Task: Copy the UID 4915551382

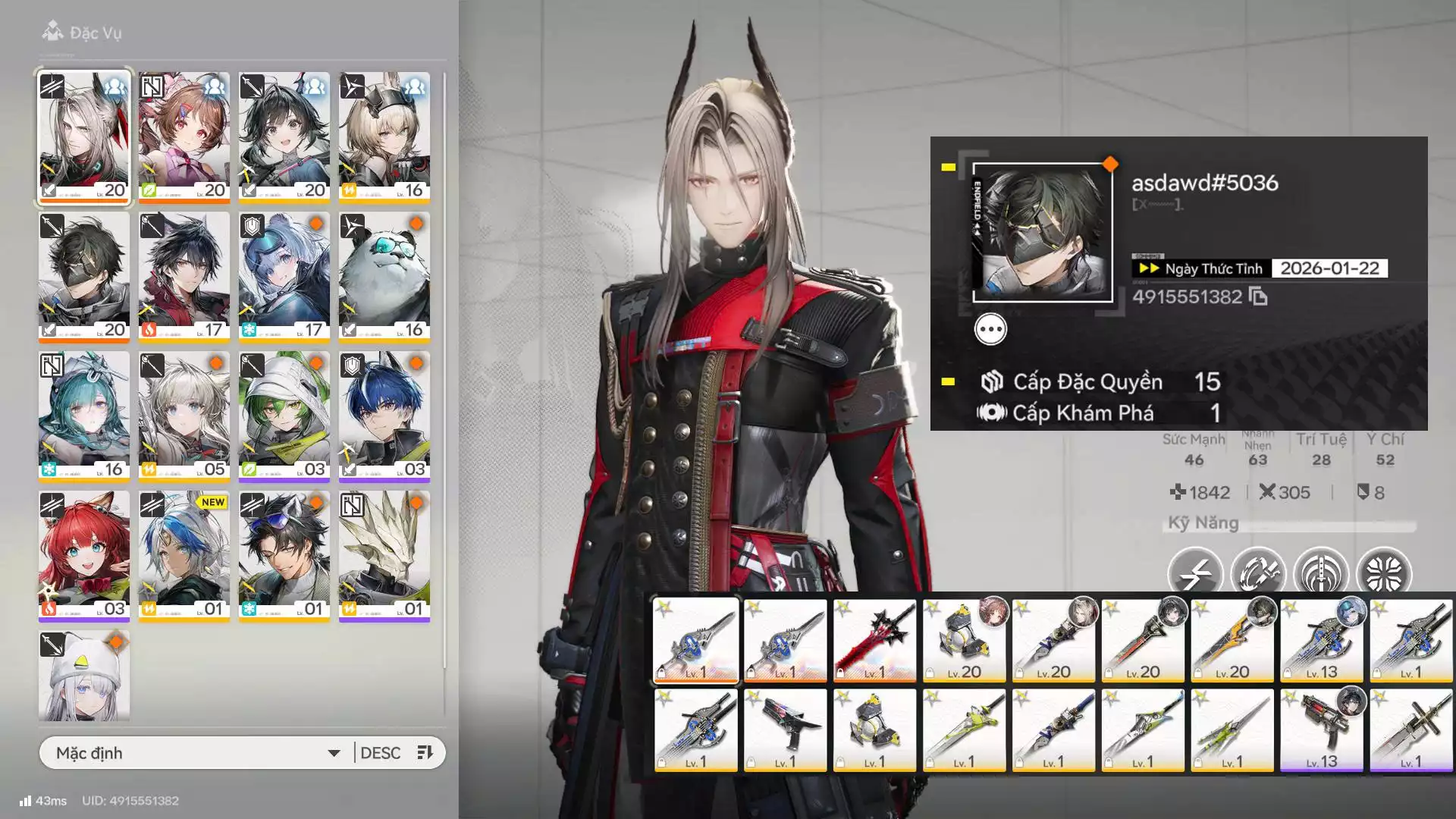Action: (1258, 297)
